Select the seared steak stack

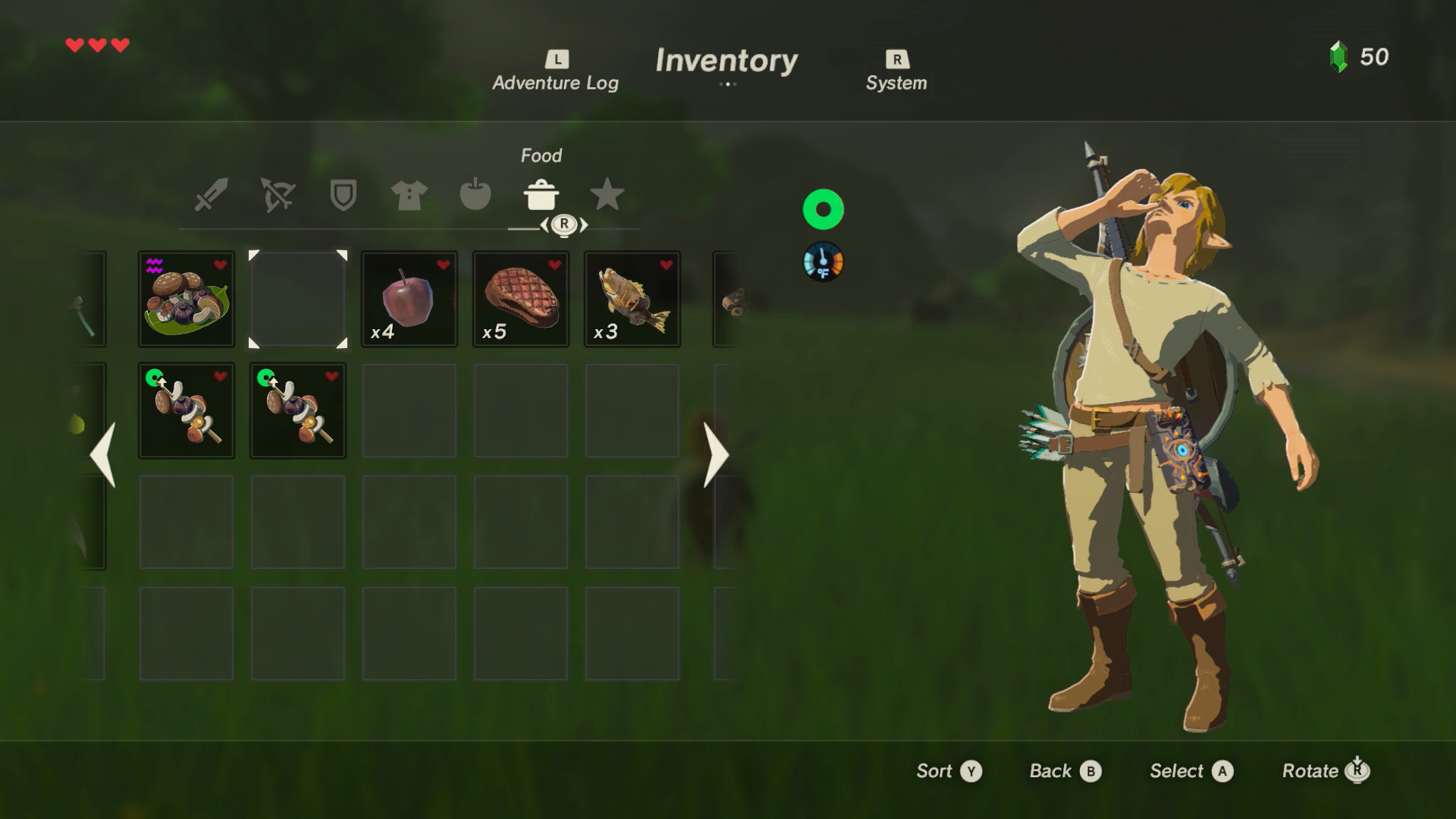click(x=521, y=300)
